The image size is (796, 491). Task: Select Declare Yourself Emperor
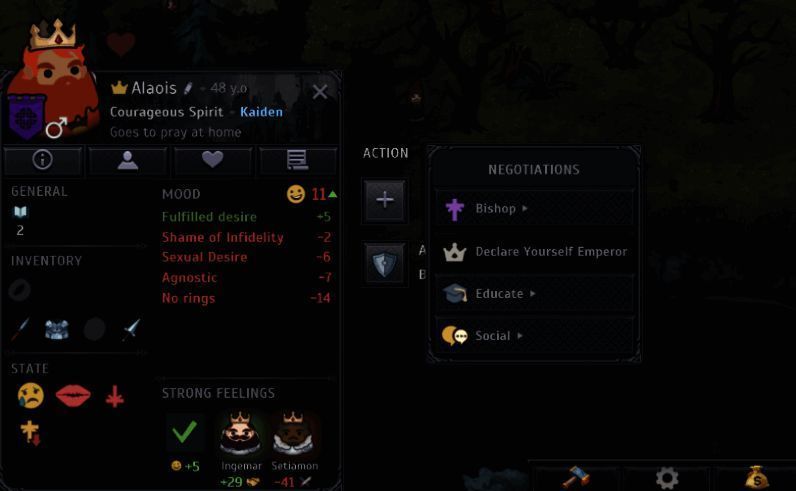535,251
